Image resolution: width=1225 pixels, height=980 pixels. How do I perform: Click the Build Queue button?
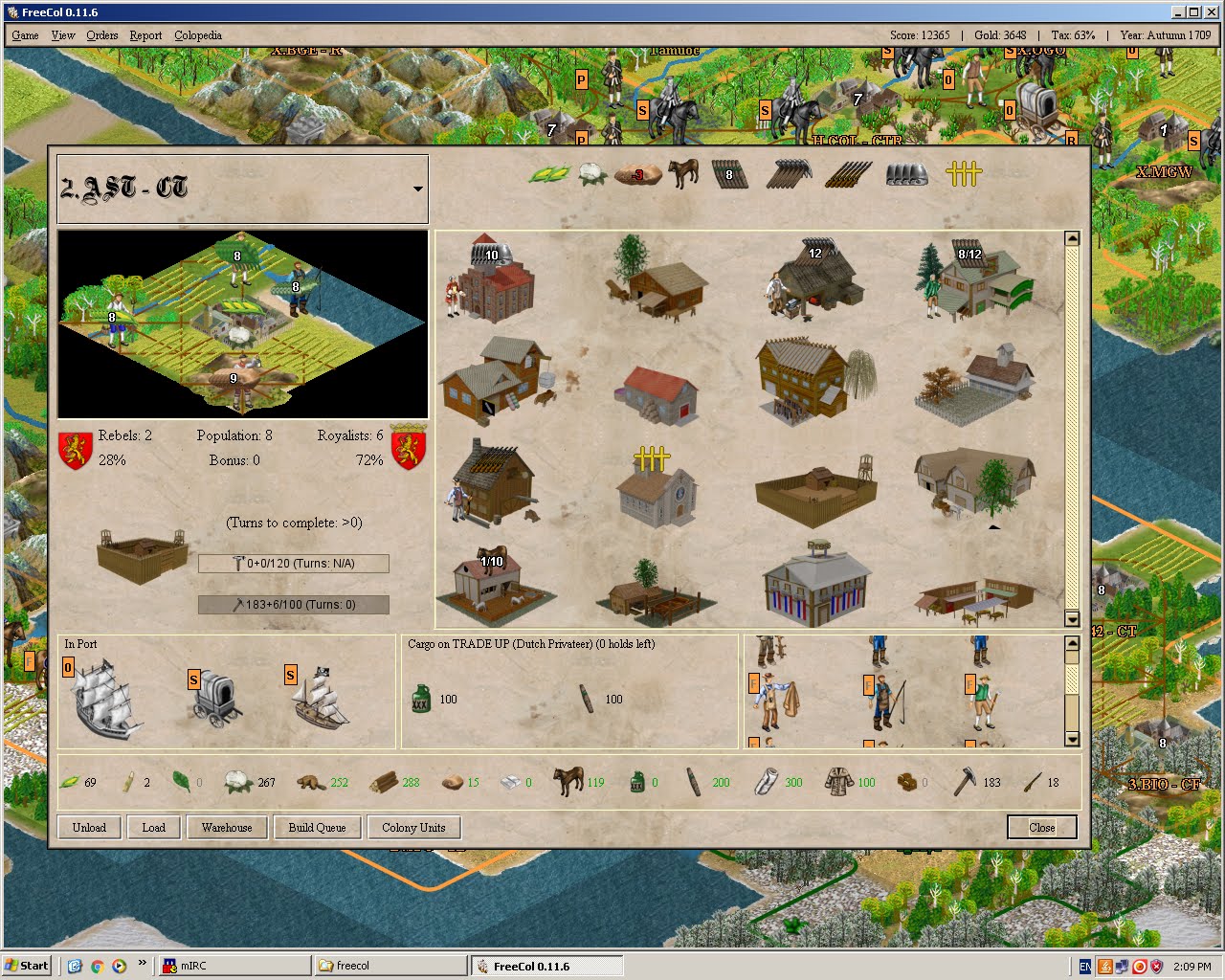click(x=317, y=827)
